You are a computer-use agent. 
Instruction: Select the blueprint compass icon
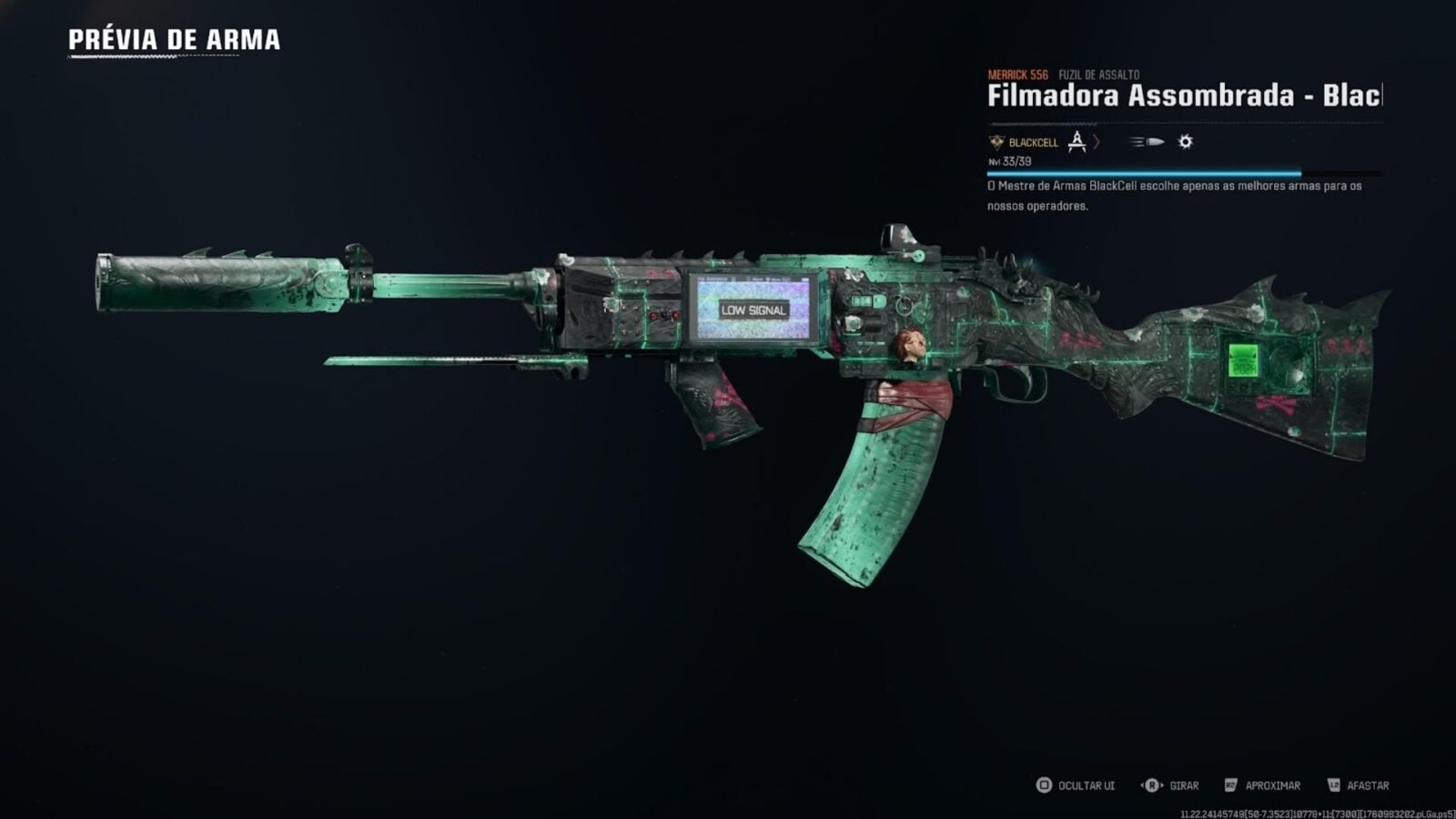(1077, 142)
